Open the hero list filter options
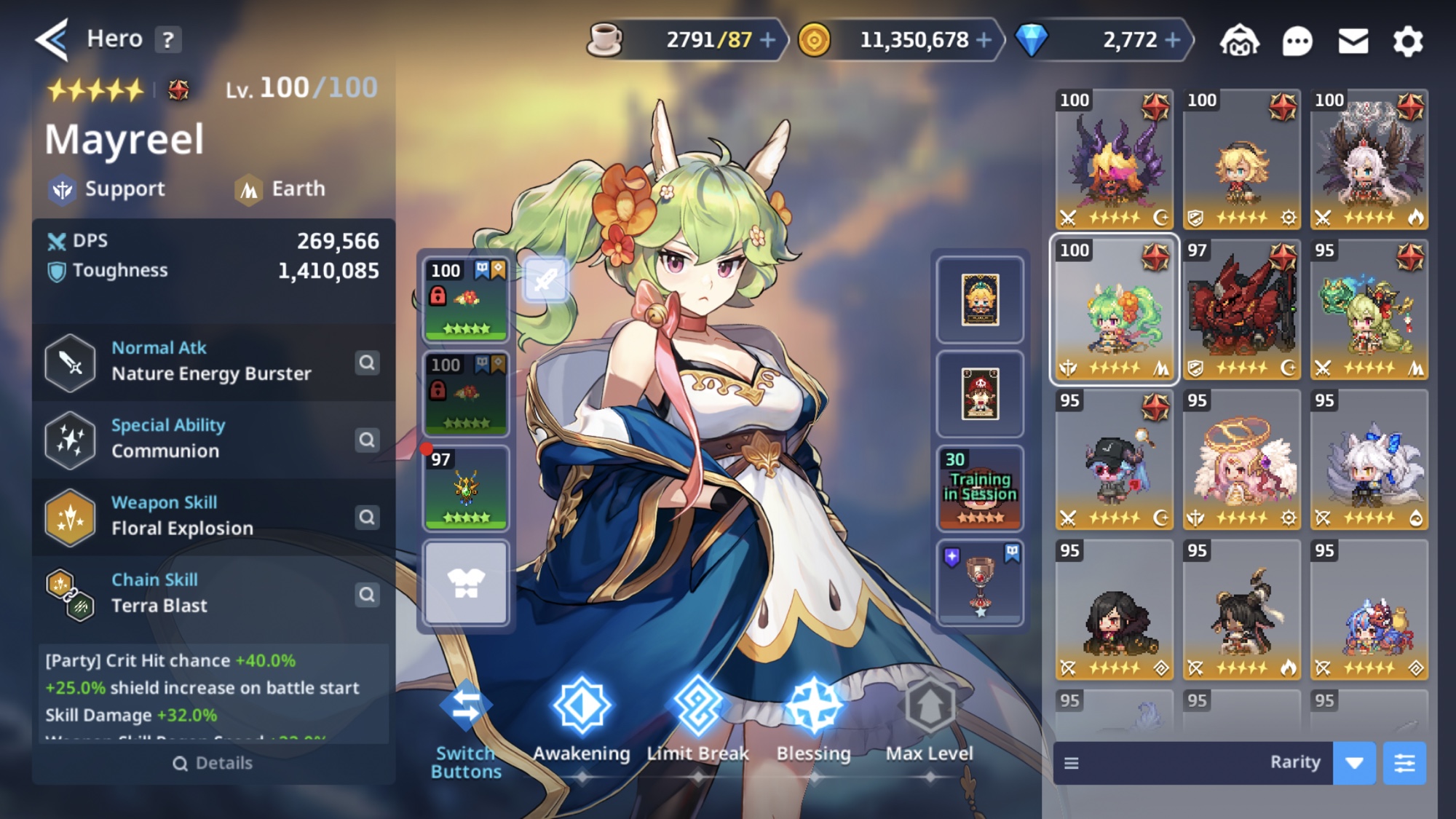 tap(1404, 763)
